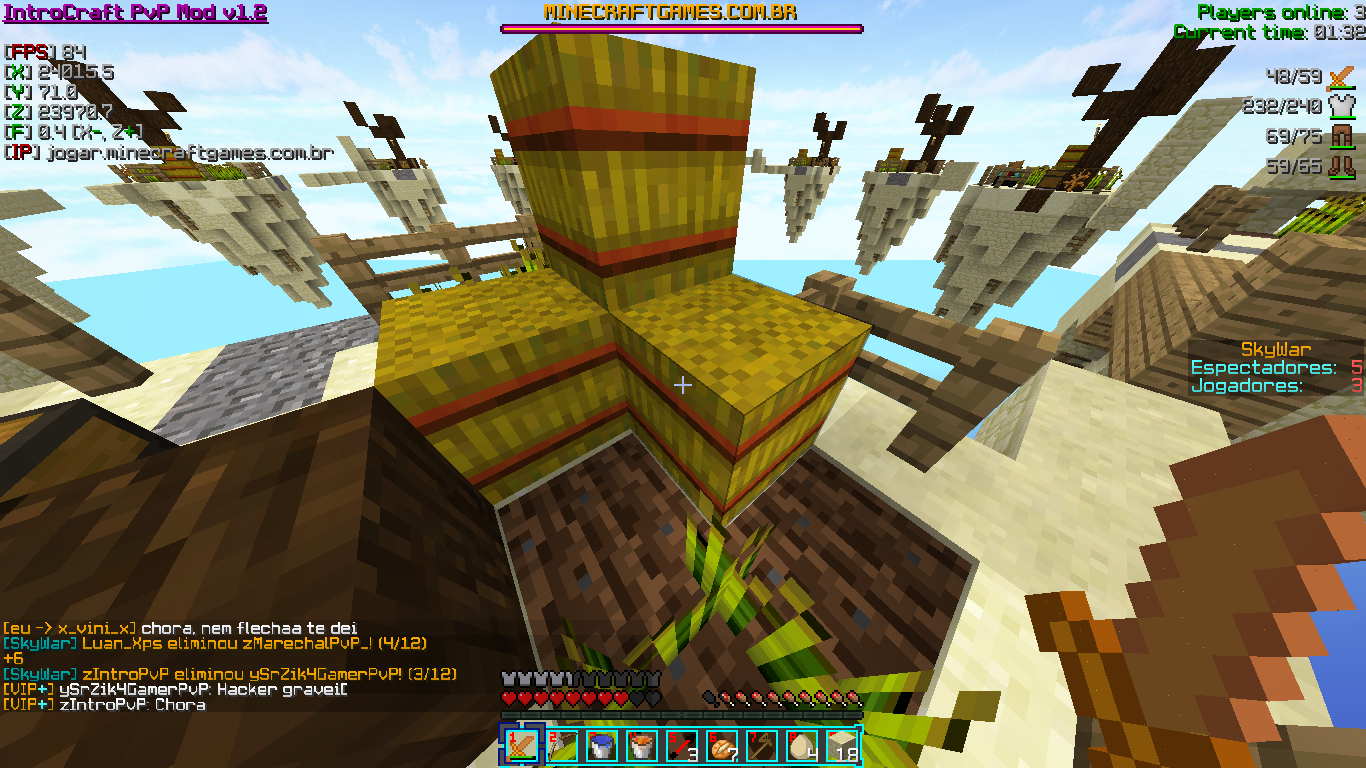The height and width of the screenshot is (768, 1366).
Task: Select the arrows stack of 3
Action: click(x=681, y=746)
